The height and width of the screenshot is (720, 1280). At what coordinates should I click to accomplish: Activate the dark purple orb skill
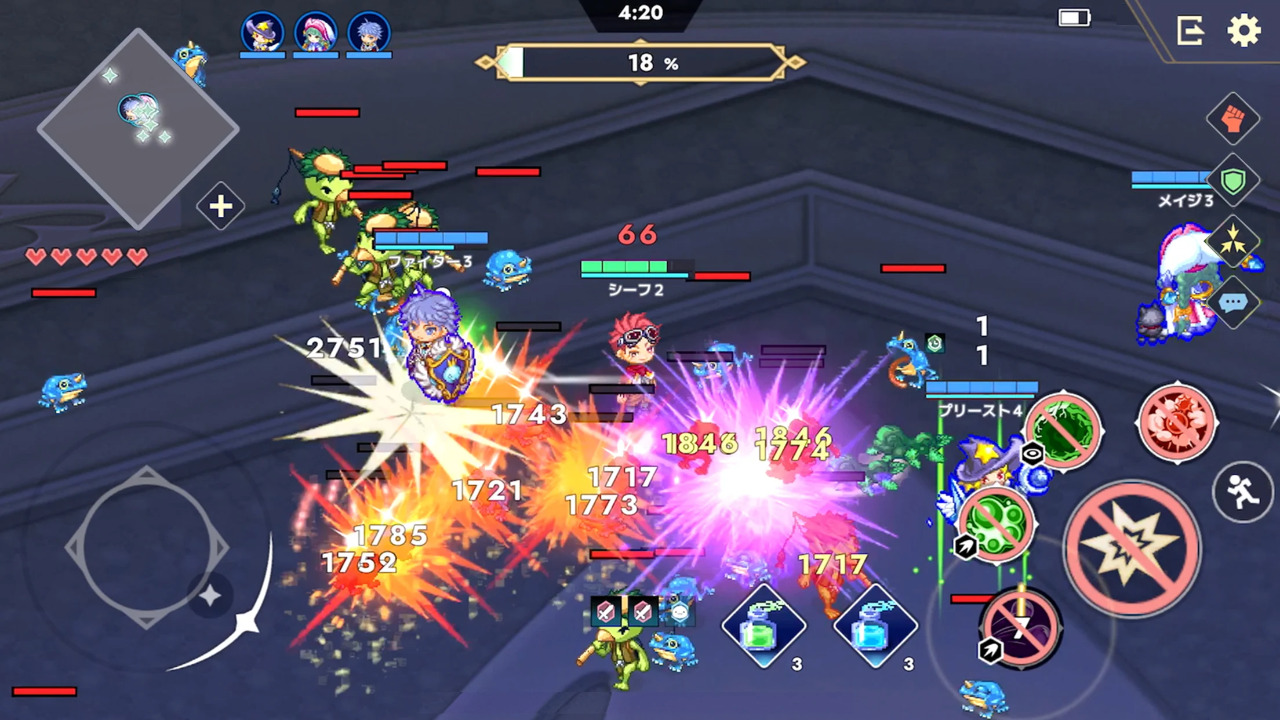coord(1020,628)
